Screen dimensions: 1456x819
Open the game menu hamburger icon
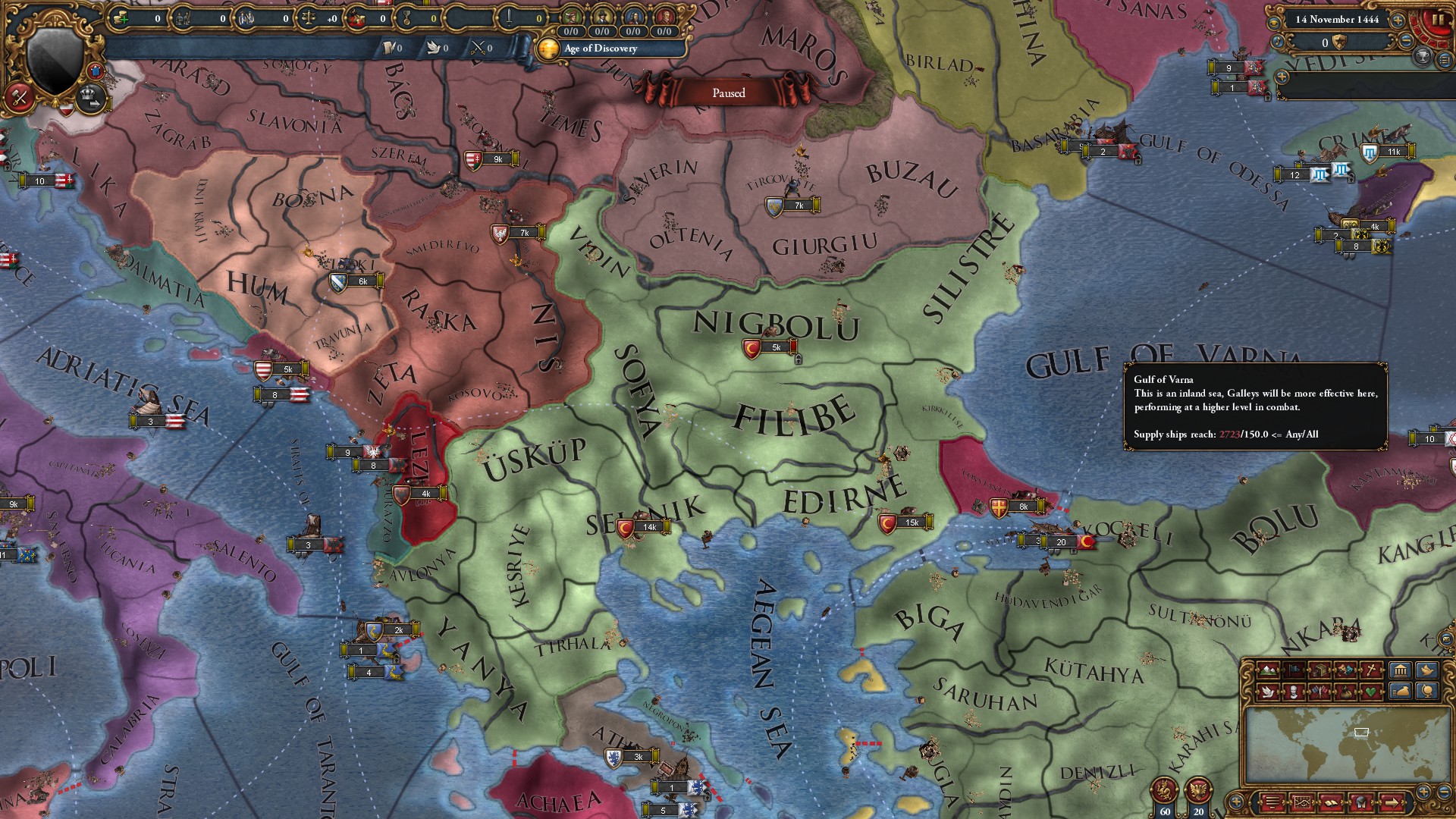1273,802
